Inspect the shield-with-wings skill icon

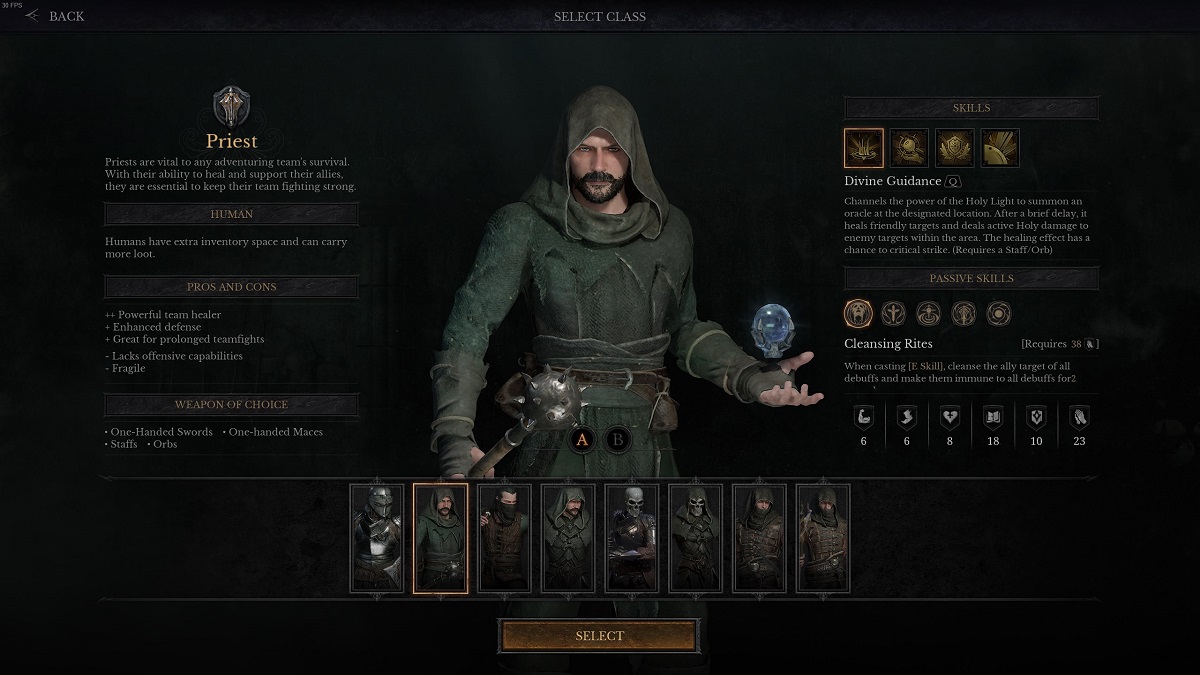[954, 148]
